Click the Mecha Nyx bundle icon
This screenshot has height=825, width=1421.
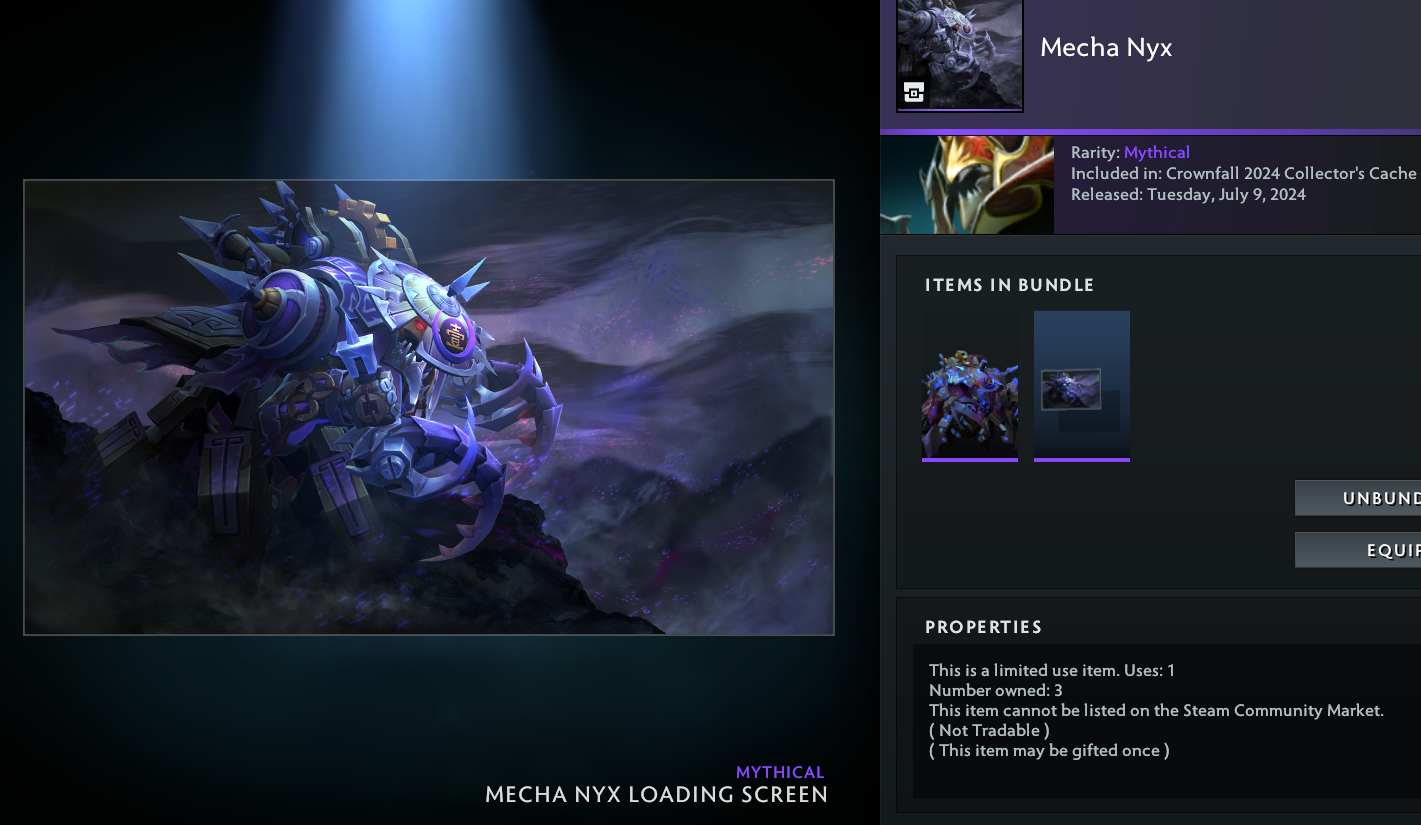[959, 55]
